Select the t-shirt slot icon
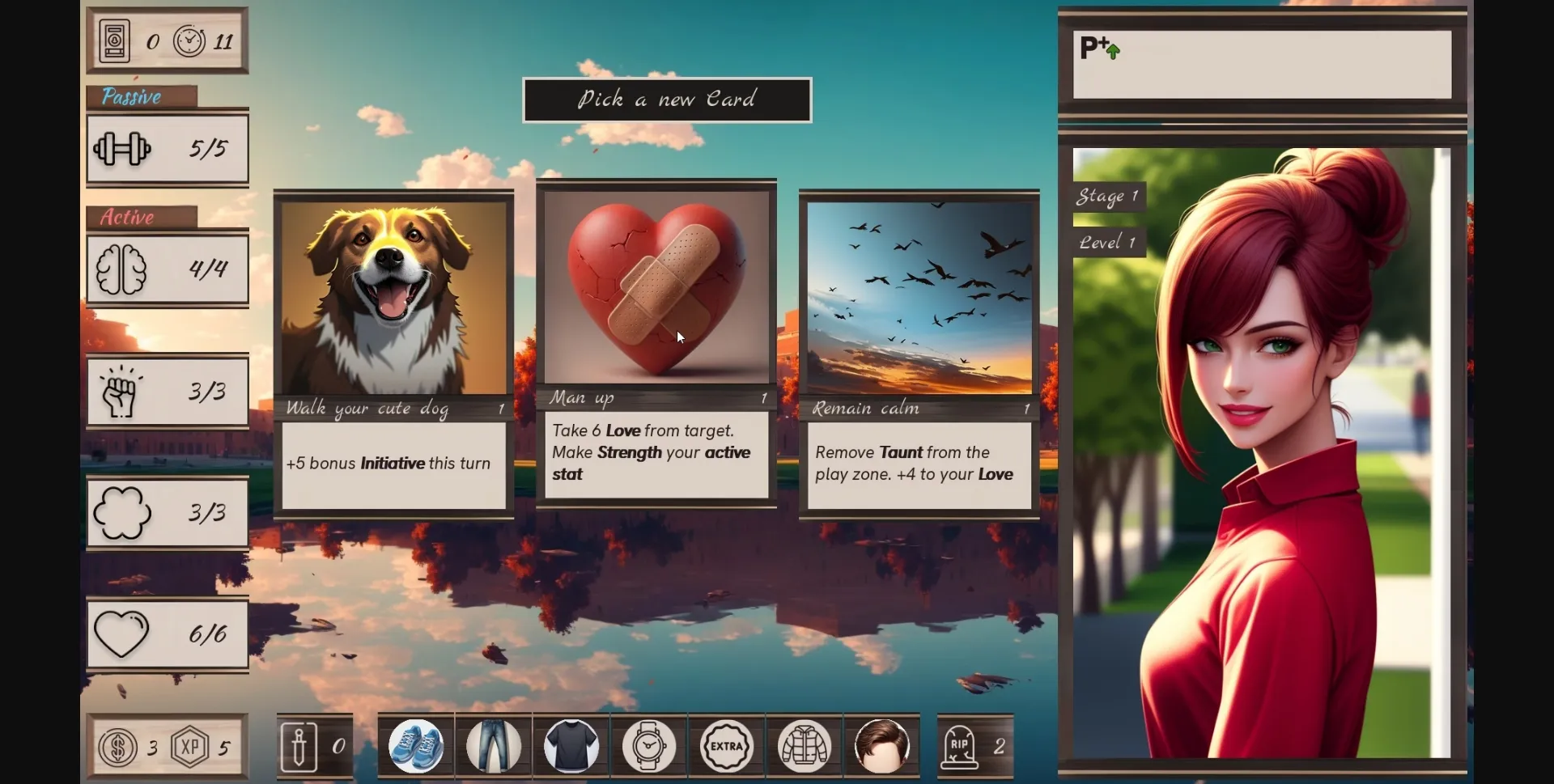The image size is (1554, 784). coord(571,745)
